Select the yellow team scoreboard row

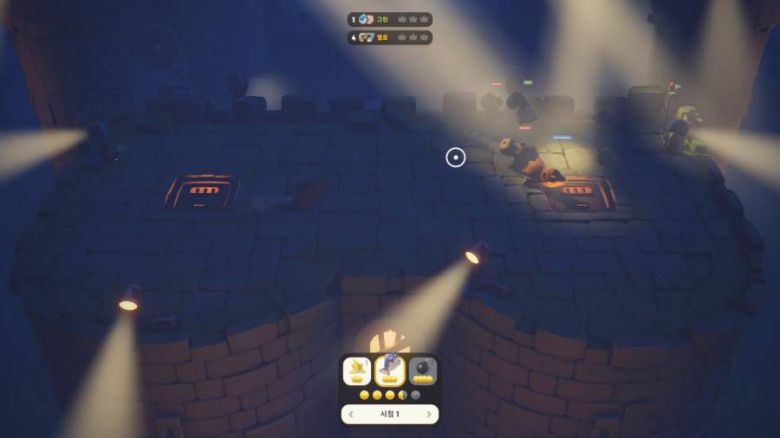[x=390, y=38]
